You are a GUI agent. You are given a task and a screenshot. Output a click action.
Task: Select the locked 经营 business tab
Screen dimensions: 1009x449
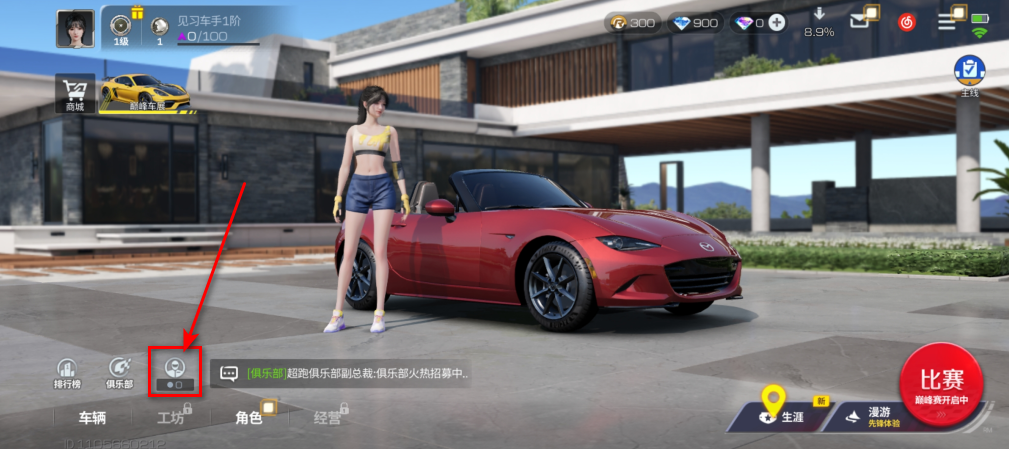(x=327, y=418)
